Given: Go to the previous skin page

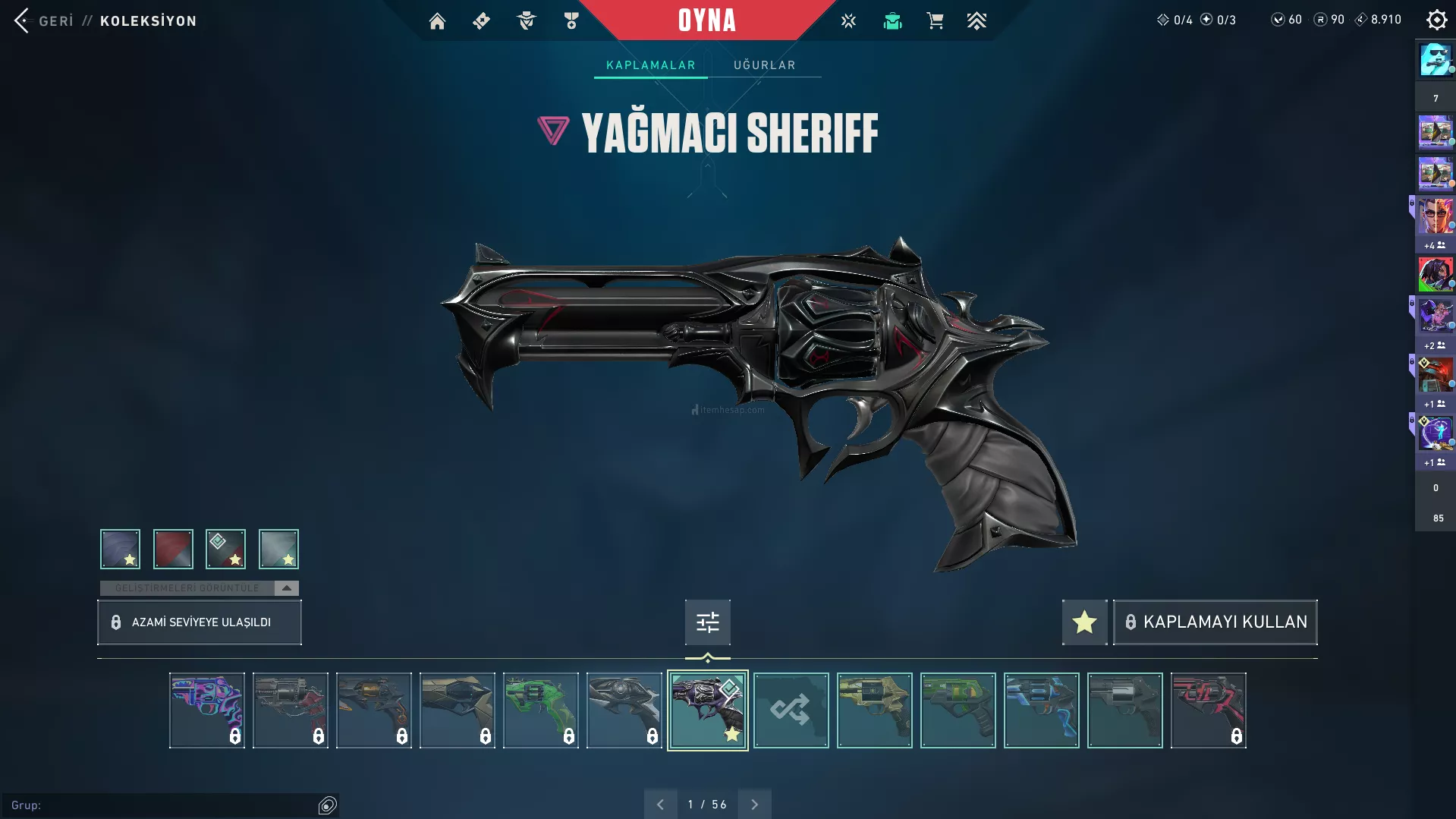Looking at the screenshot, I should 660,805.
